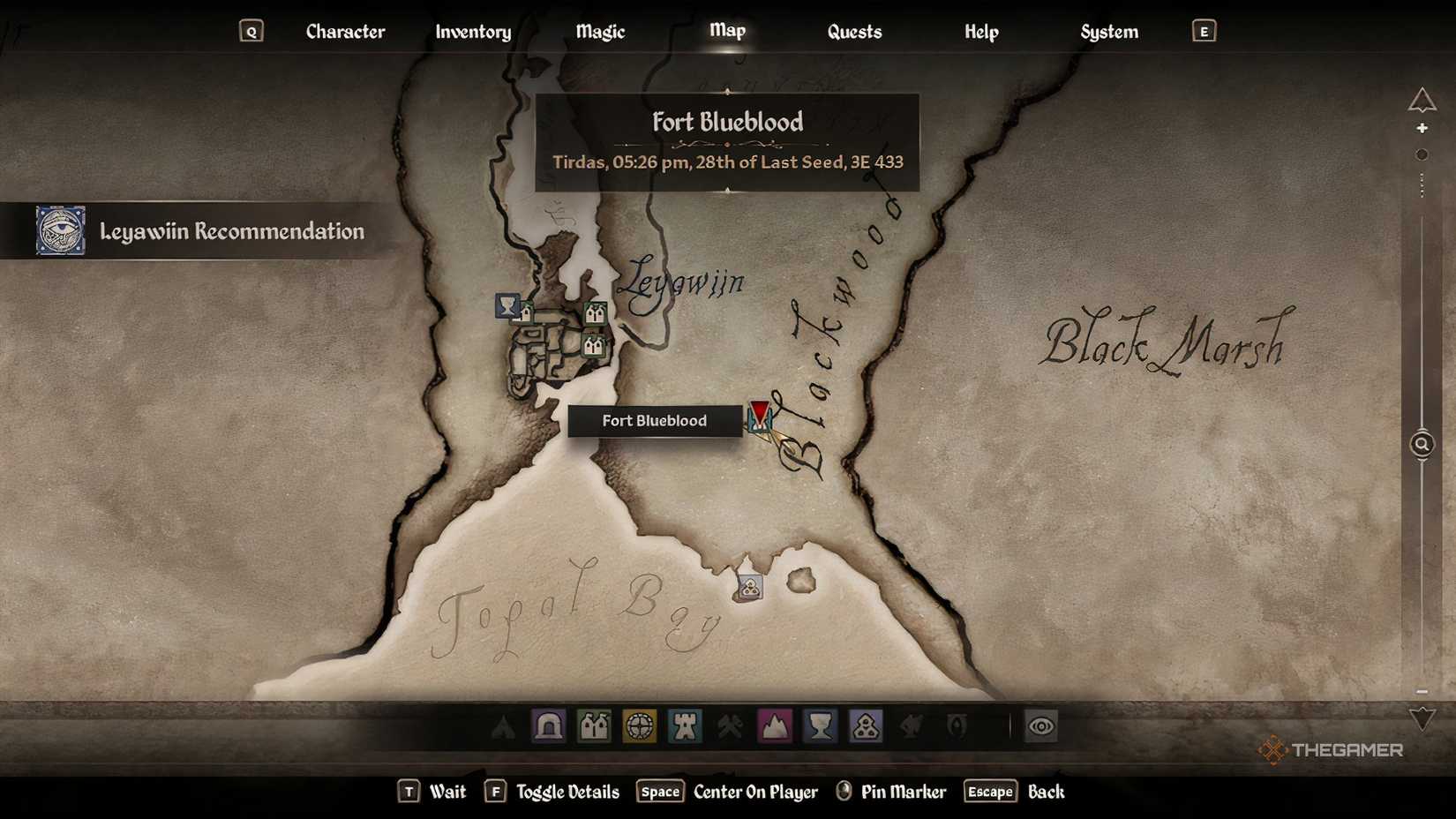Click the eye icon to show all markers
Screen dimensions: 1456x819
[1041, 726]
